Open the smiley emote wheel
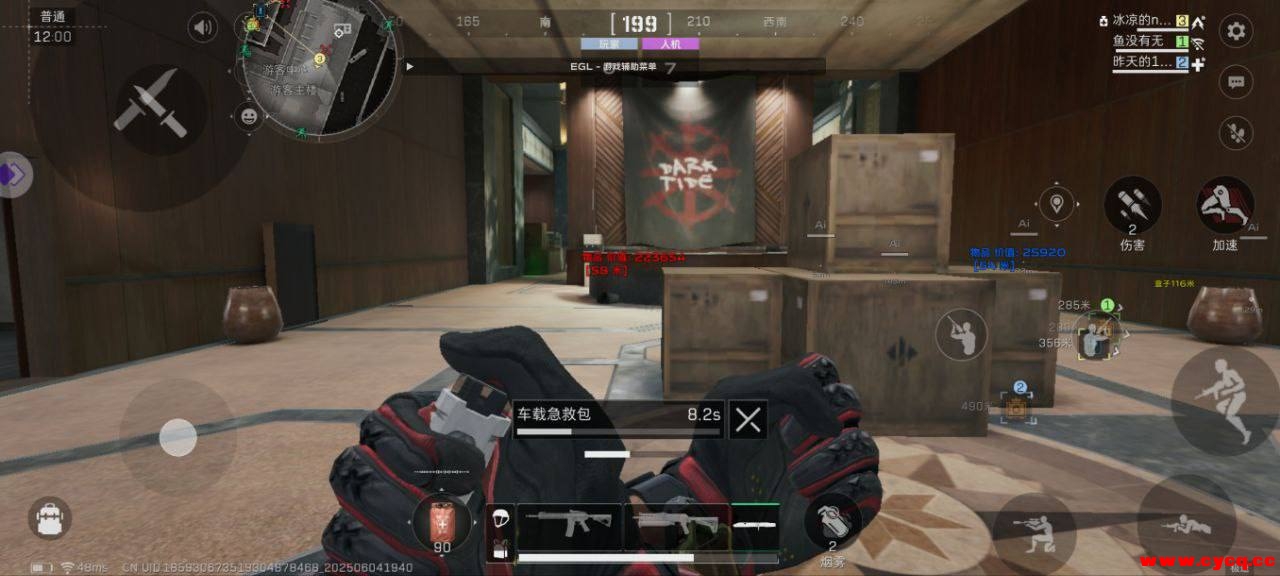Image resolution: width=1280 pixels, height=576 pixels. (x=248, y=117)
